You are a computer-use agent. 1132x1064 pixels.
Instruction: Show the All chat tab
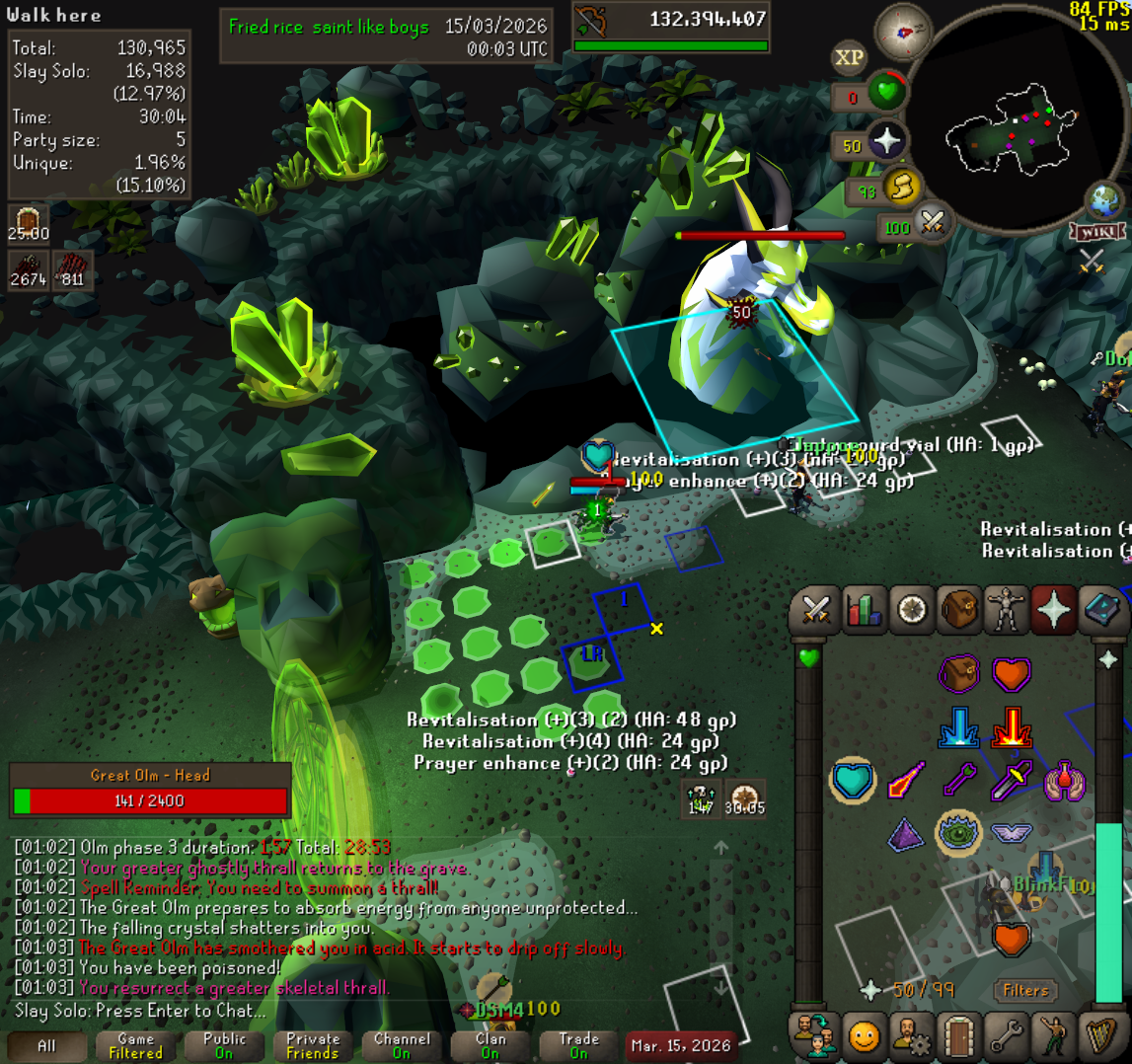click(x=46, y=1045)
